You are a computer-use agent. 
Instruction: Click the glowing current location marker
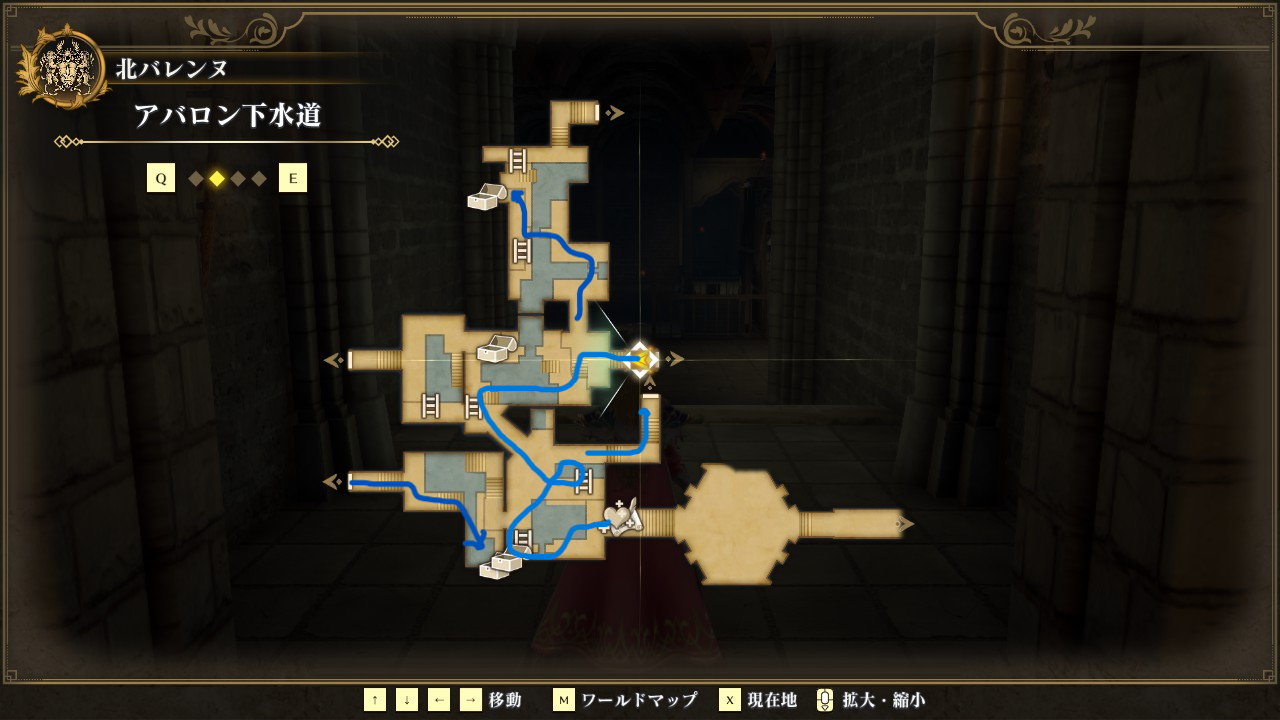[640, 359]
